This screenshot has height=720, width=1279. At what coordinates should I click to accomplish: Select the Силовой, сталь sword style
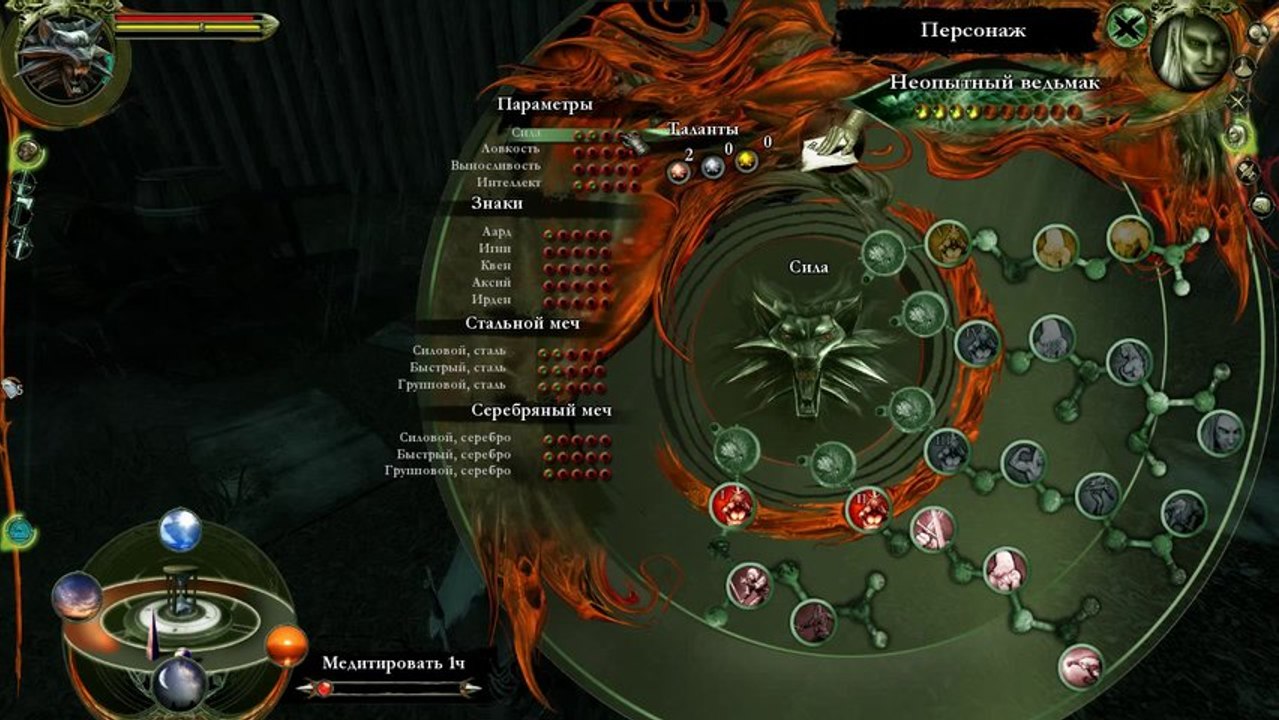(x=459, y=351)
